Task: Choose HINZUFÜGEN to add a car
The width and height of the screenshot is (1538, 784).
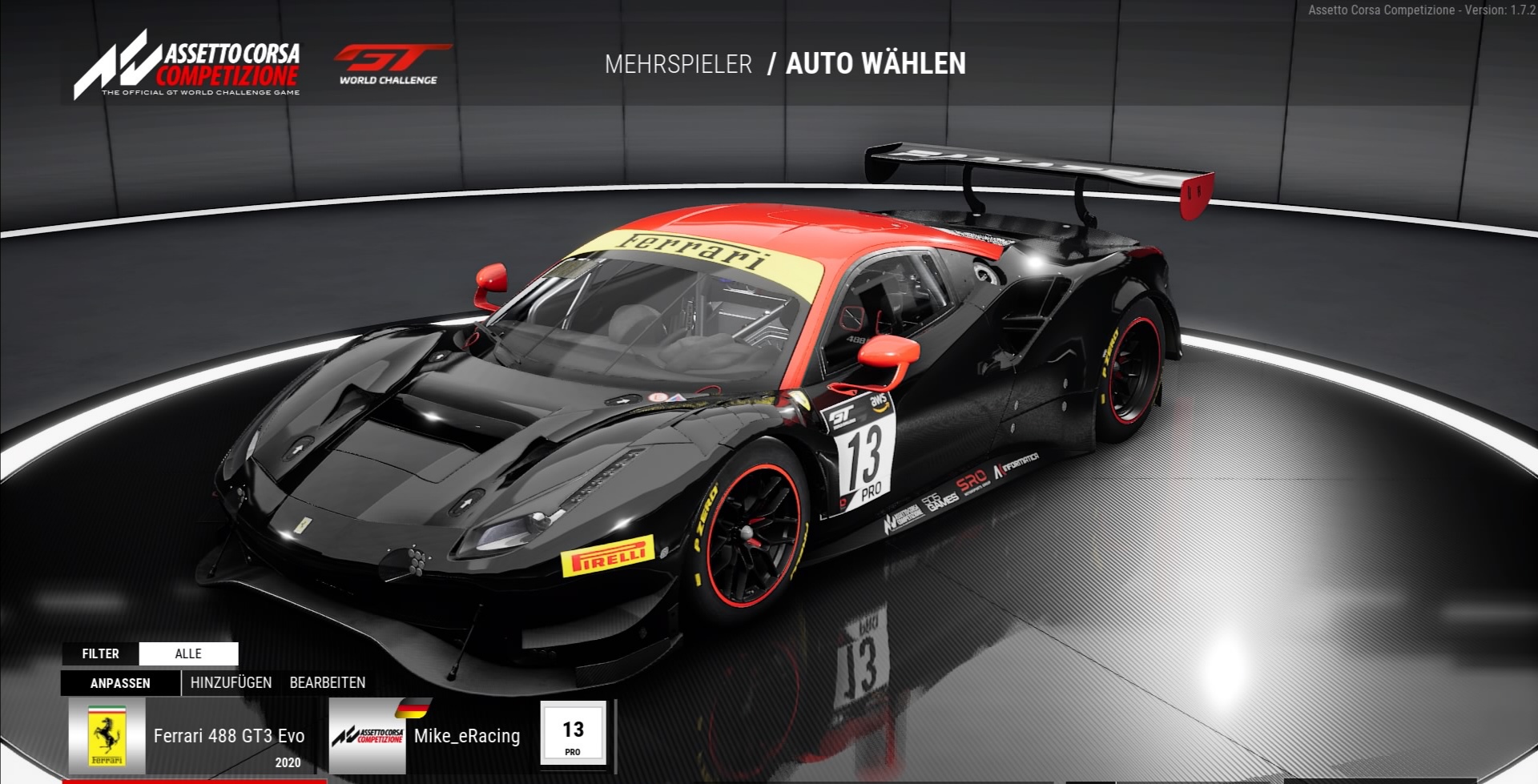Action: pyautogui.click(x=231, y=683)
